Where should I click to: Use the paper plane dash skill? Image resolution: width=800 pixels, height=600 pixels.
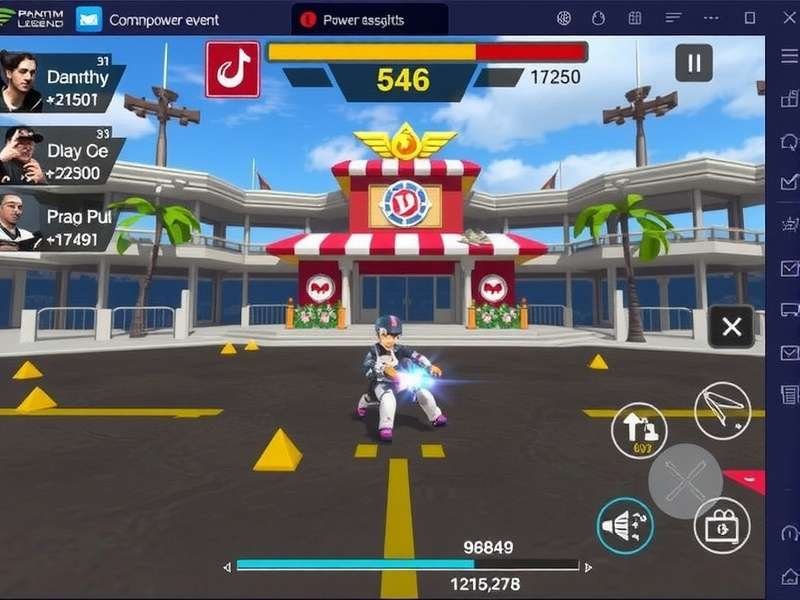pyautogui.click(x=723, y=409)
